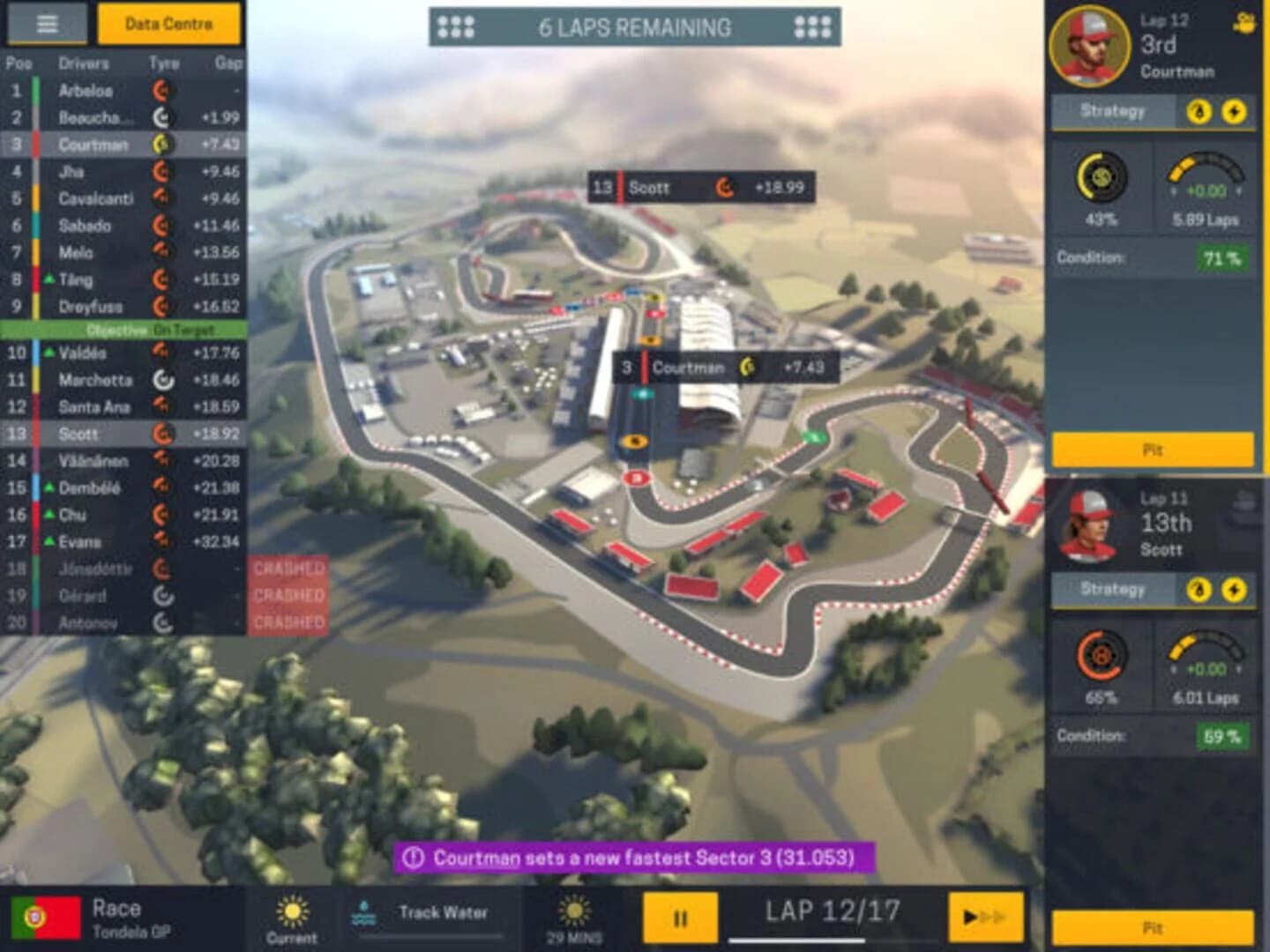Open the Data Centre

pyautogui.click(x=168, y=25)
